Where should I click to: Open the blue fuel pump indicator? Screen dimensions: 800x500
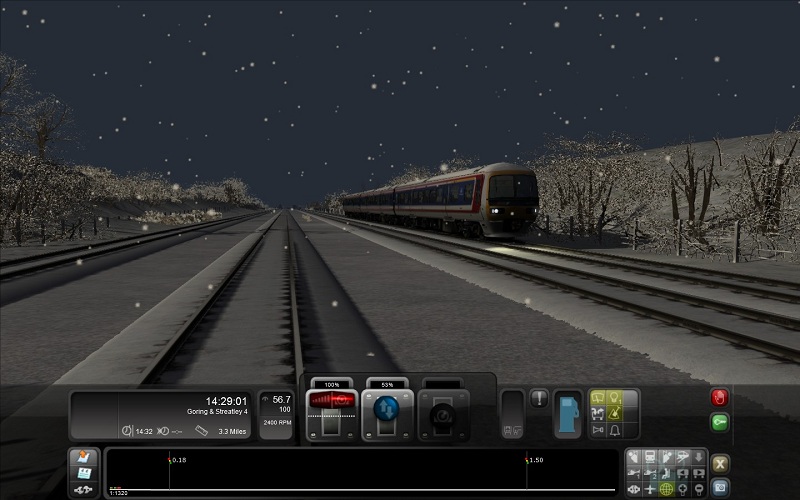(568, 412)
